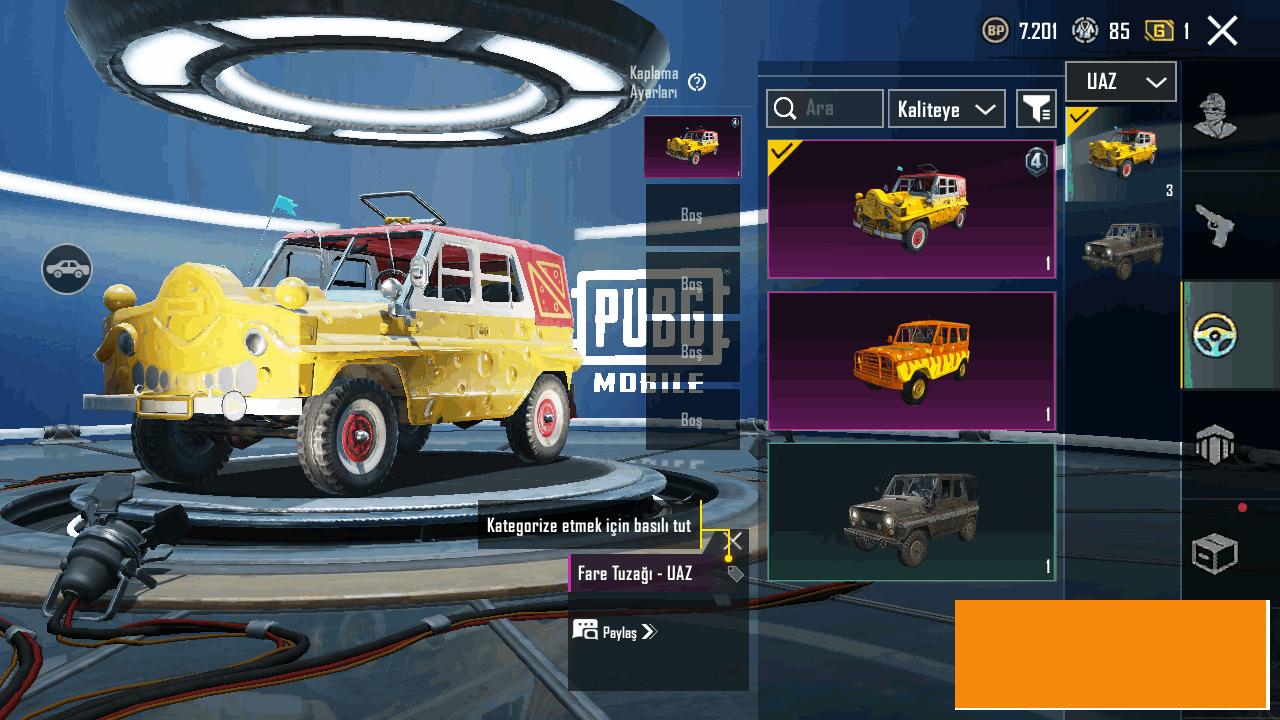Click the round car view button
The width and height of the screenshot is (1280, 720).
click(67, 268)
